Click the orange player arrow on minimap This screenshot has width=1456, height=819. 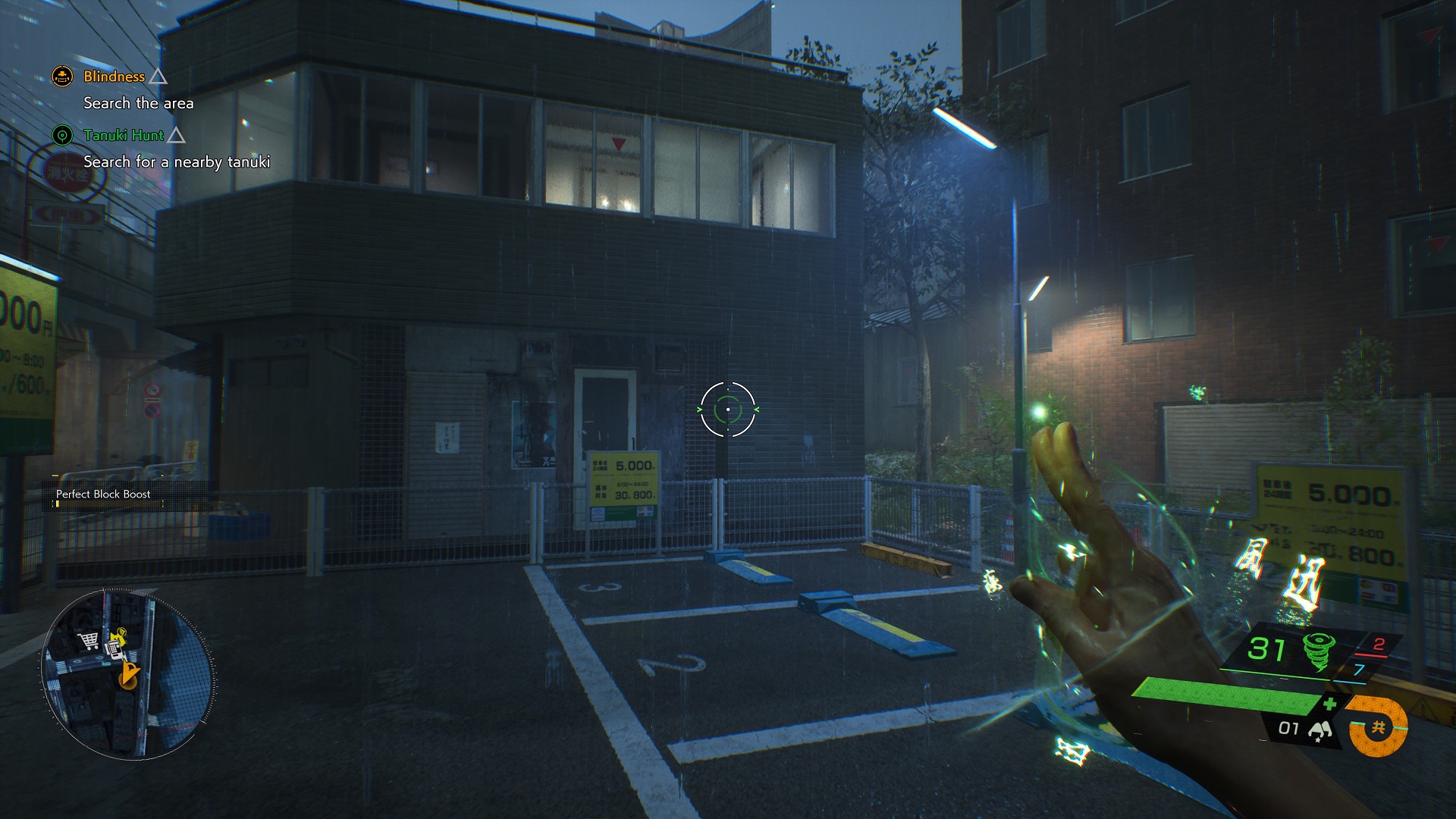point(130,673)
